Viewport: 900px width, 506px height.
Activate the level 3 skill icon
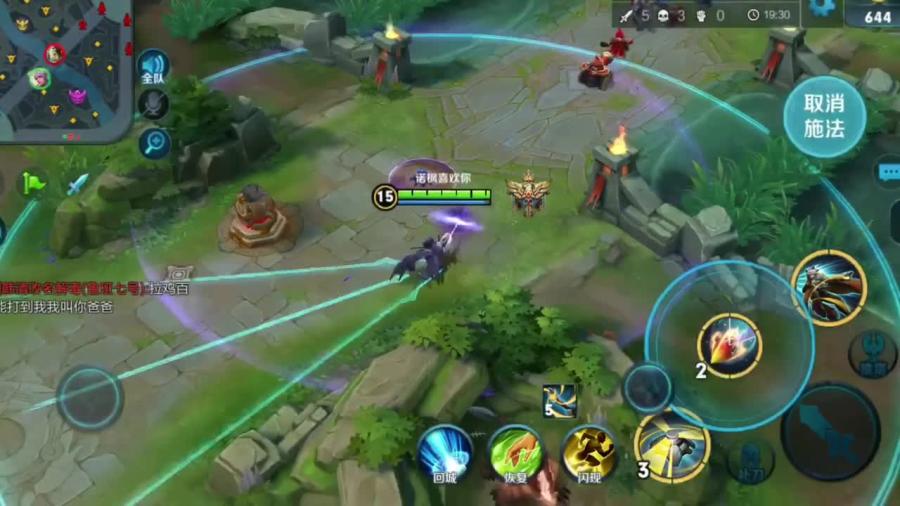pos(674,443)
